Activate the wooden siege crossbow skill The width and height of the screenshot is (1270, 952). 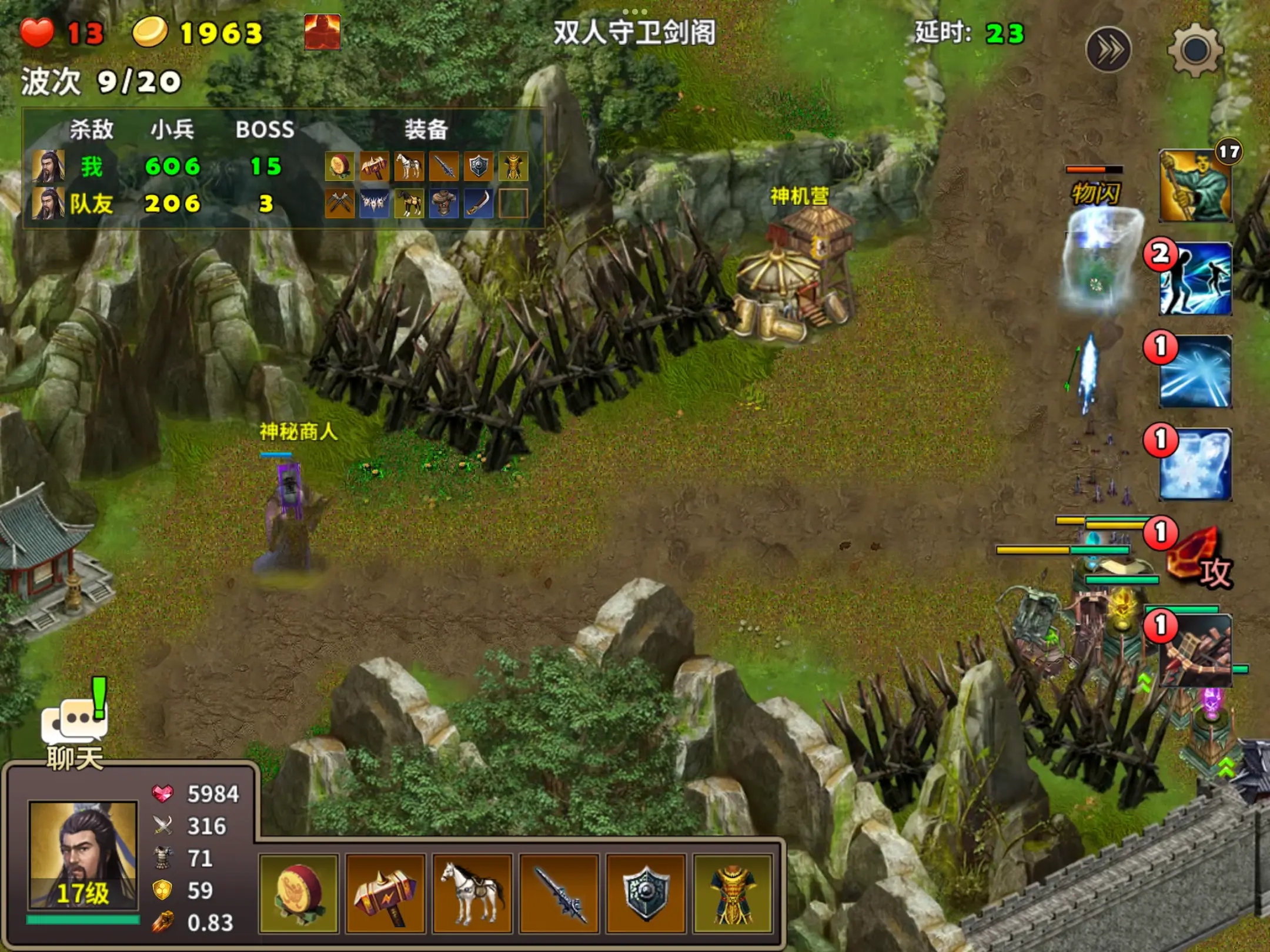point(1195,651)
